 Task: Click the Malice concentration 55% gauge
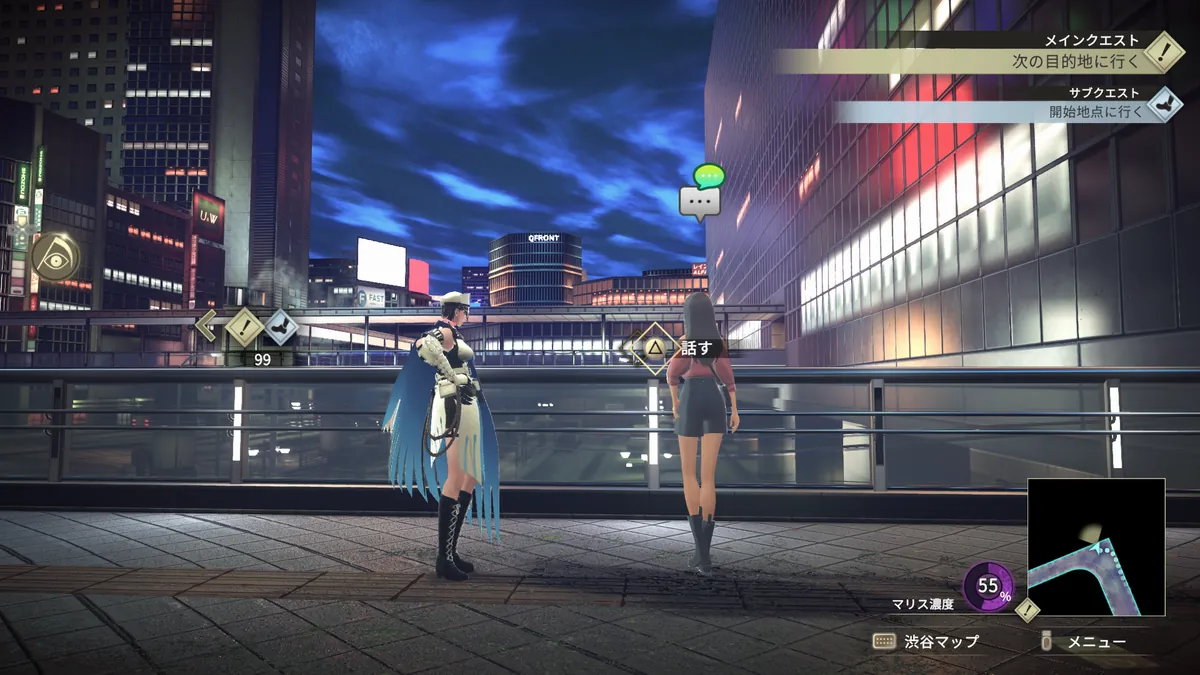point(988,587)
